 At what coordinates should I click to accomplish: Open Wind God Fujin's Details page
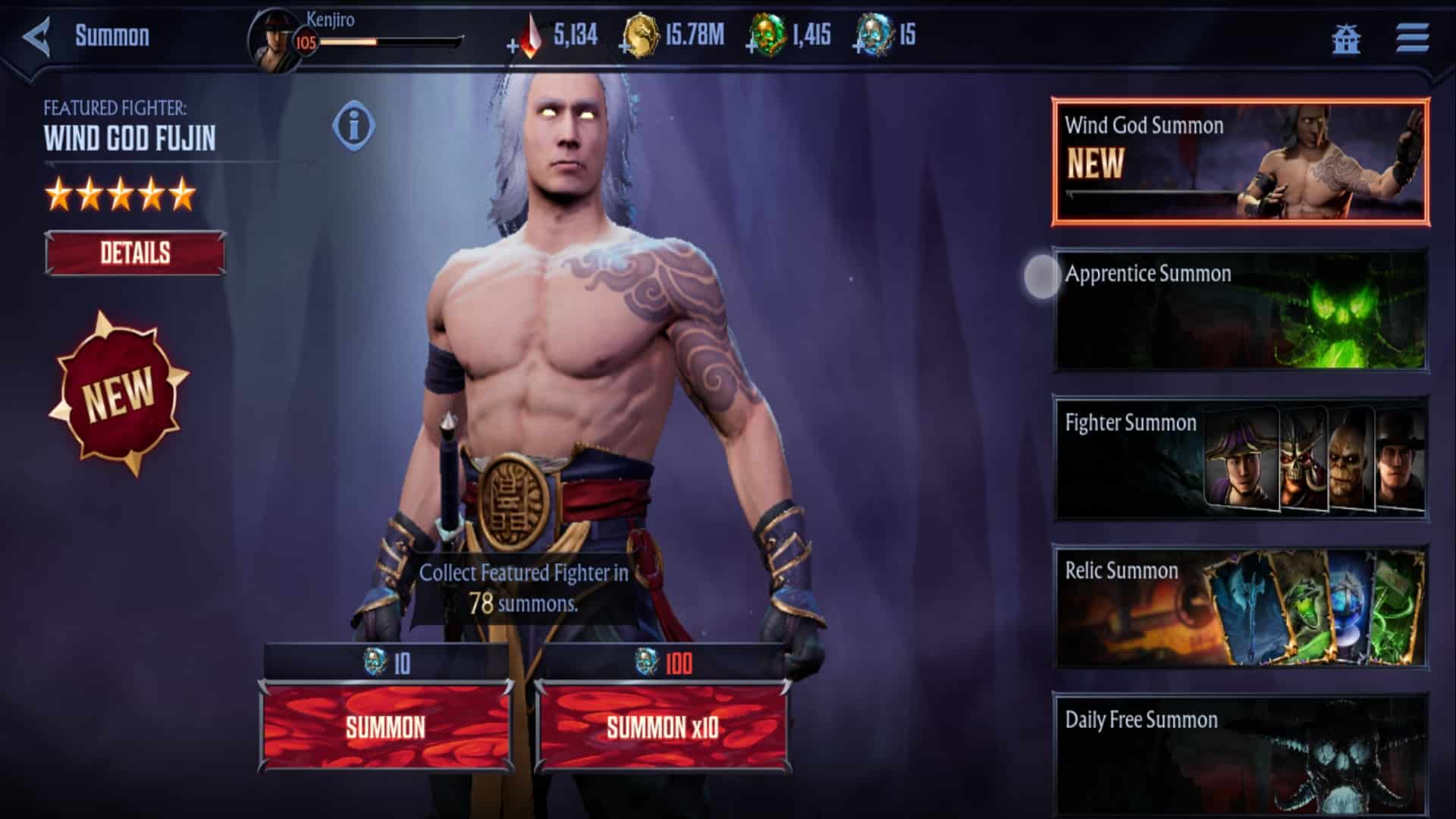click(135, 252)
